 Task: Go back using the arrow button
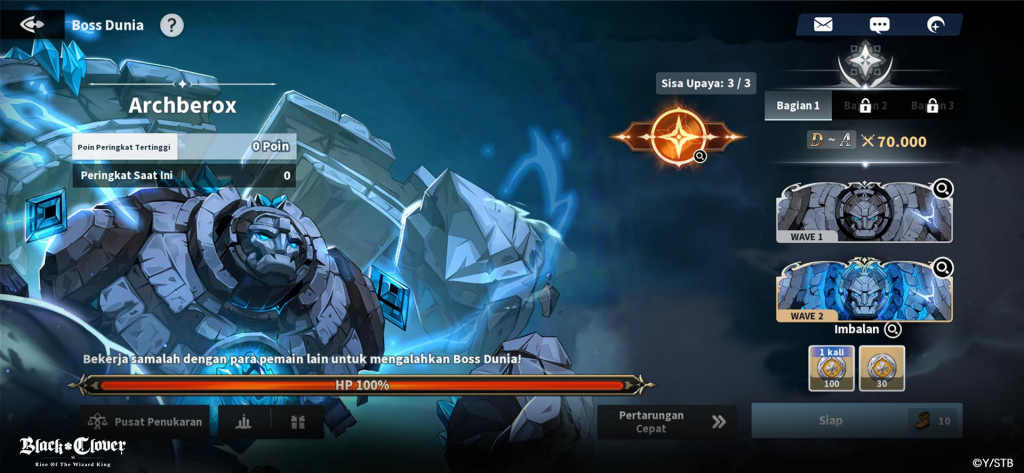31,25
